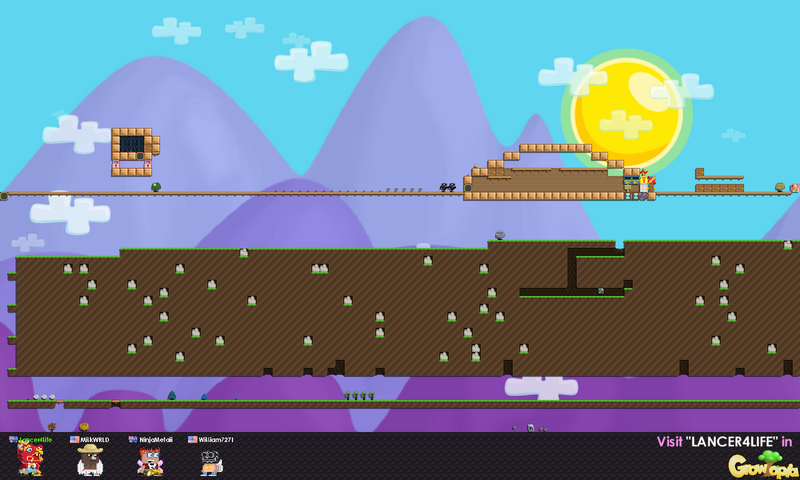Click the Growtopia logo
The width and height of the screenshot is (800, 480).
point(762,463)
